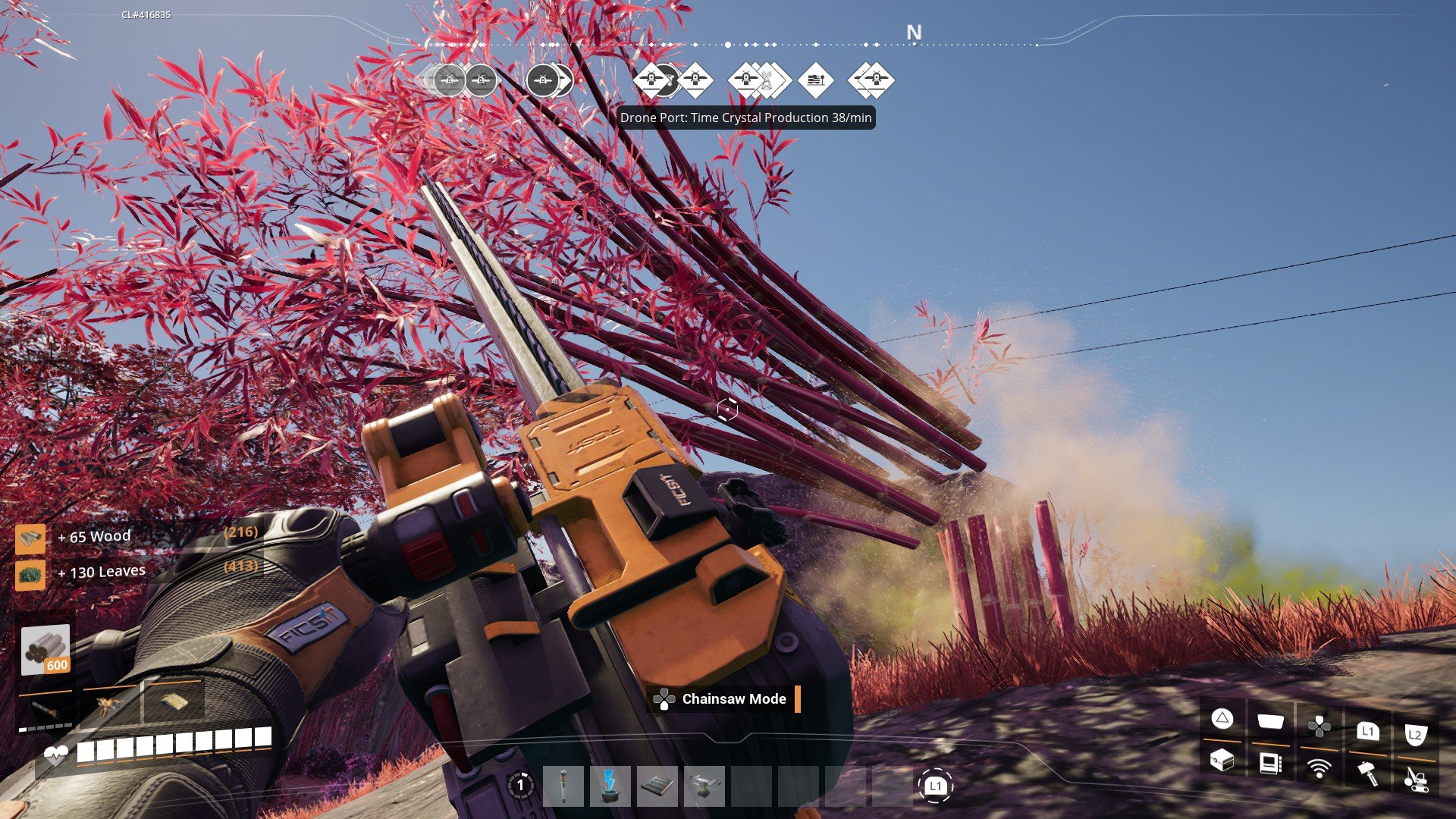Viewport: 1456px width, 819px height.
Task: Open the codex computer icon
Action: (x=1270, y=763)
